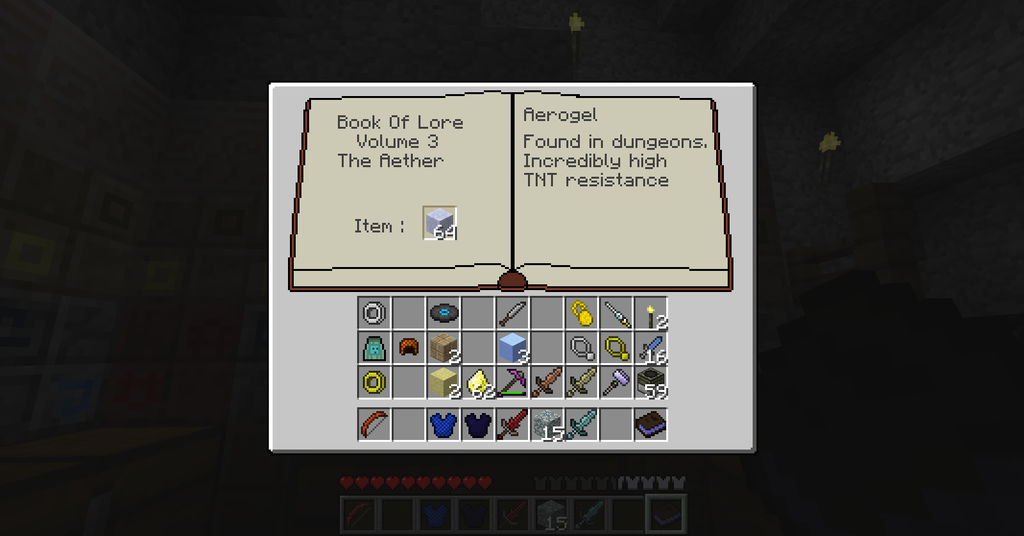Click the Aerogel item slot in the book
Viewport: 1024px width, 536px height.
click(439, 223)
